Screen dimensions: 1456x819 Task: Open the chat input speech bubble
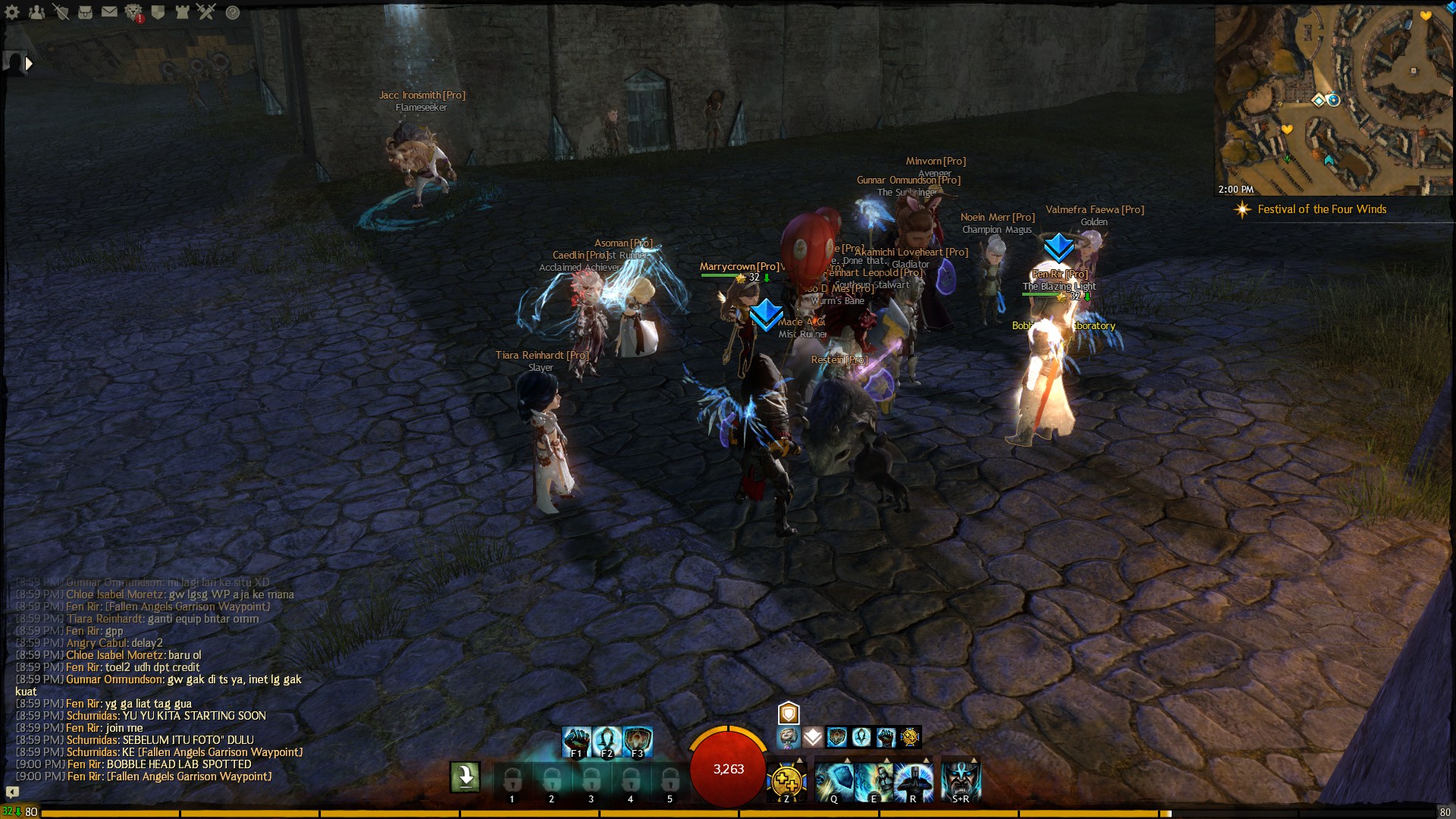(x=12, y=792)
